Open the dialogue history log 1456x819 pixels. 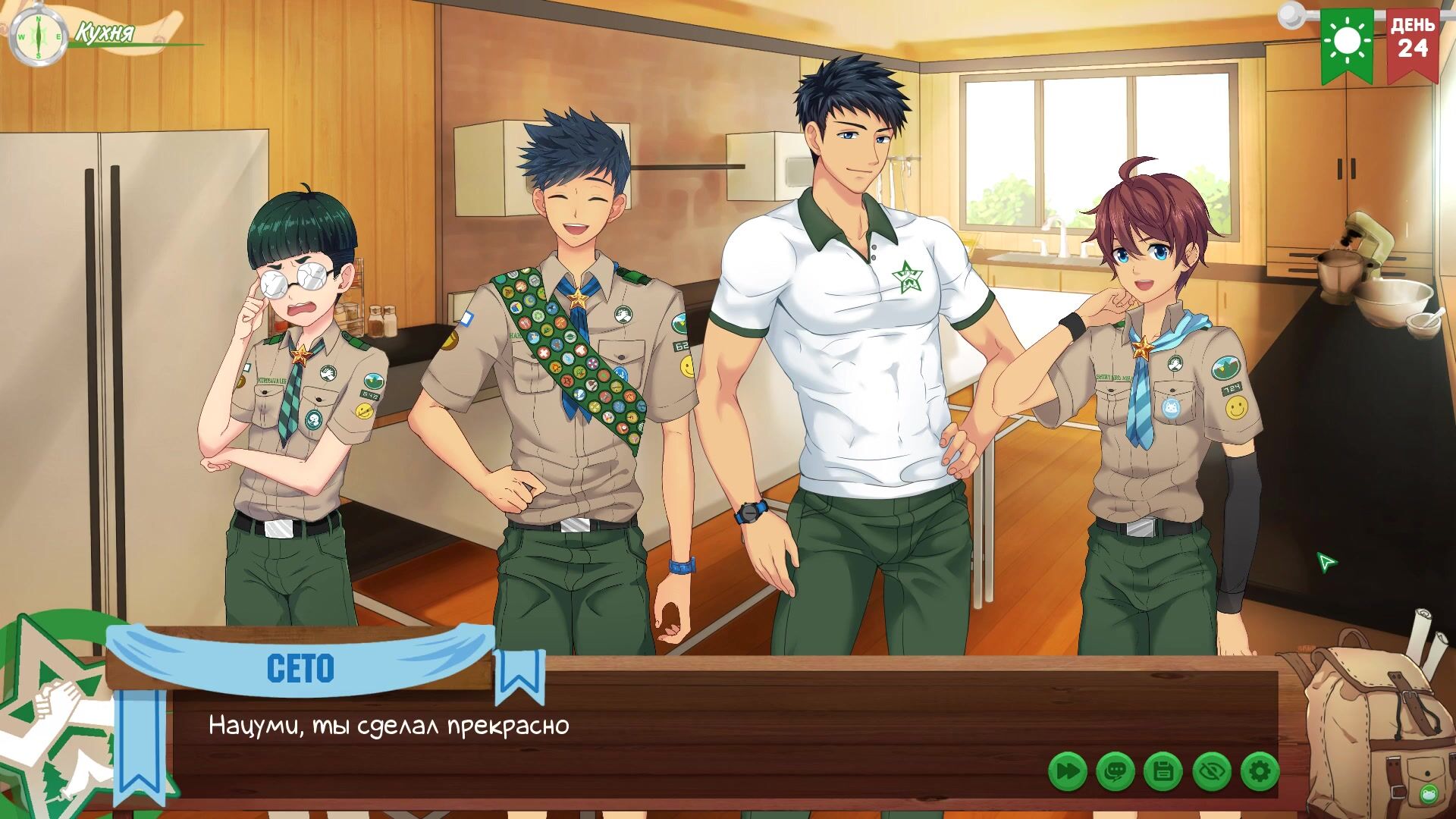pyautogui.click(x=1116, y=772)
